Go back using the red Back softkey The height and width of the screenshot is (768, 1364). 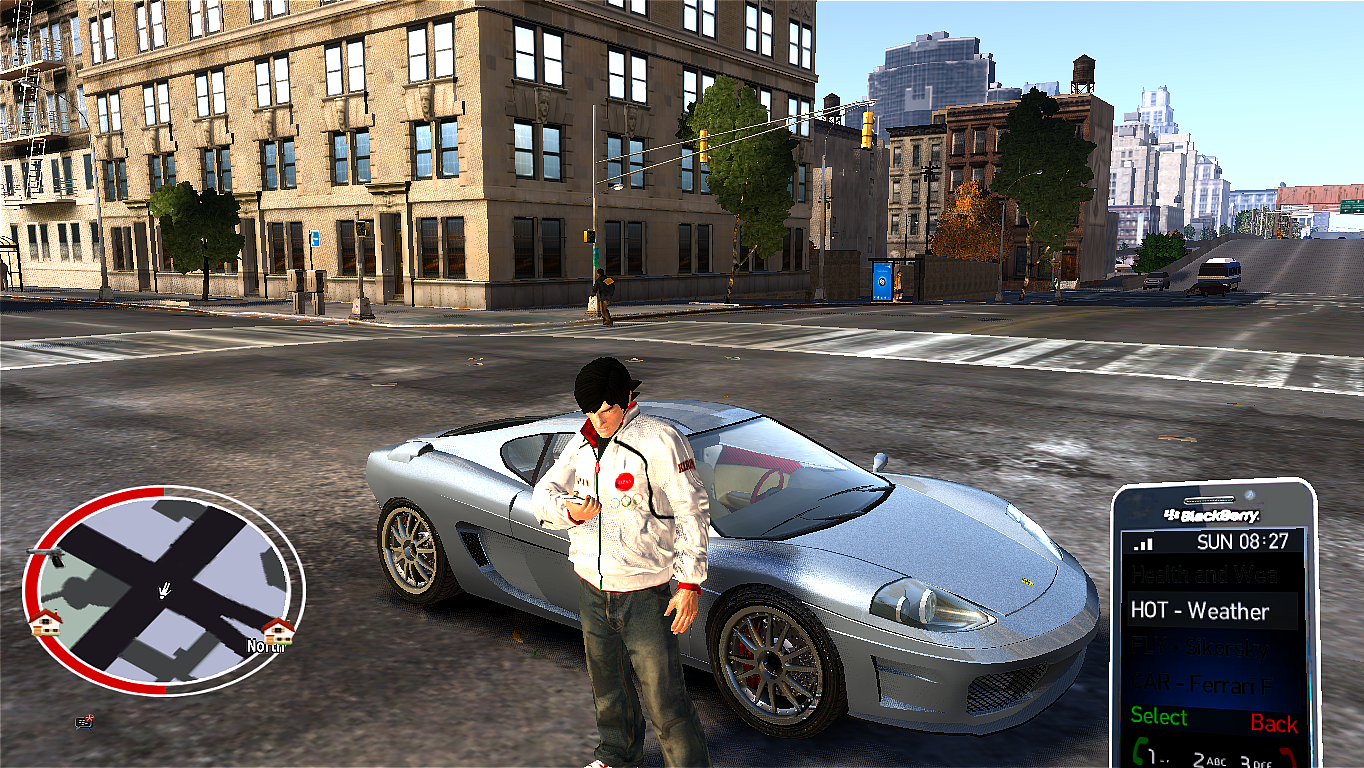tap(1273, 723)
